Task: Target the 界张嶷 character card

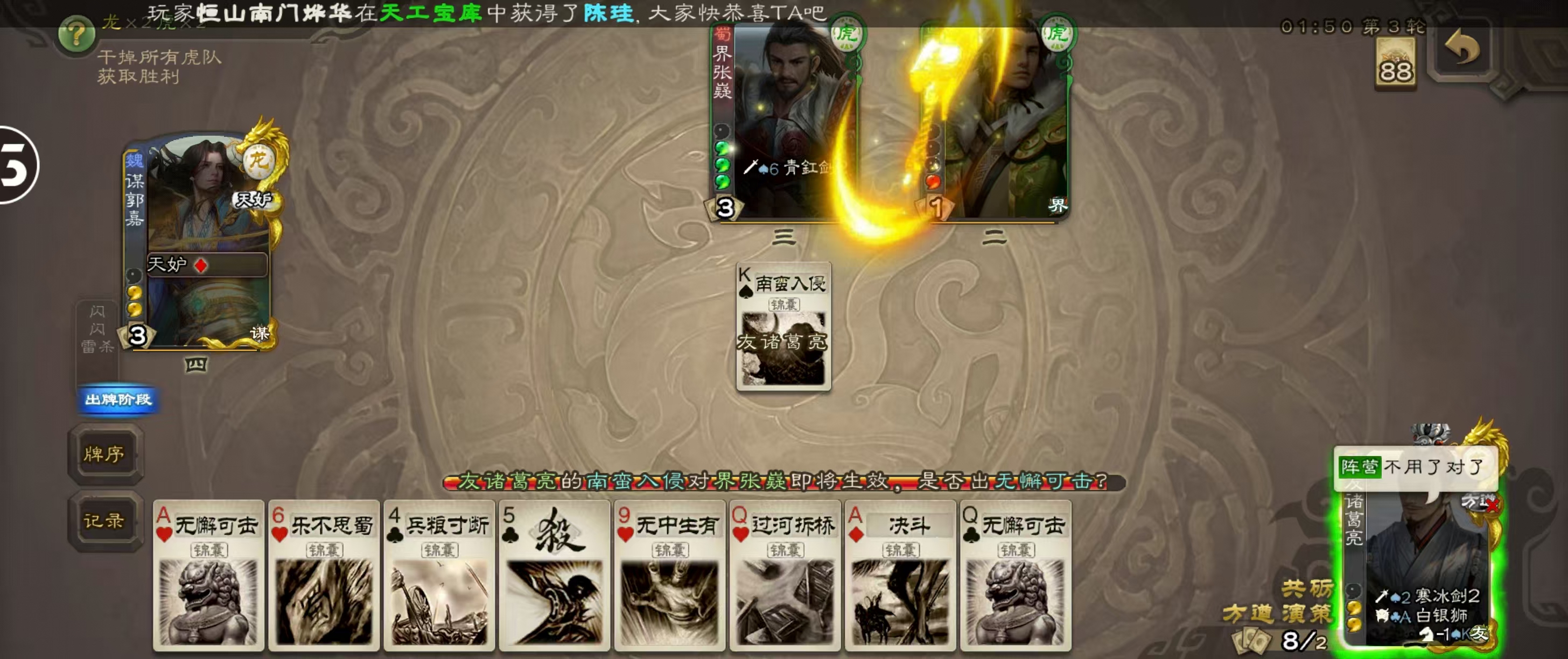Action: (785, 122)
